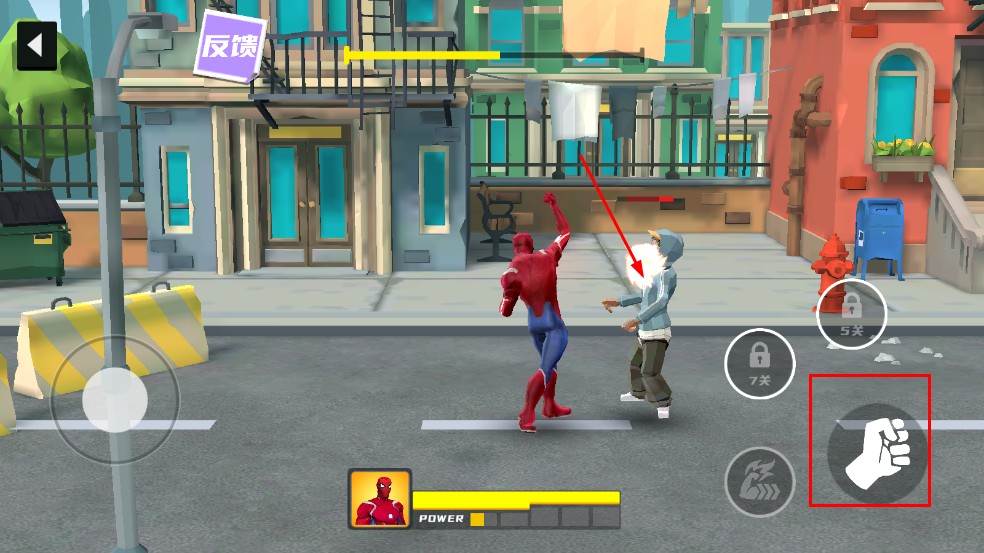
Task: Click the virtual movement joystick
Action: 114,399
